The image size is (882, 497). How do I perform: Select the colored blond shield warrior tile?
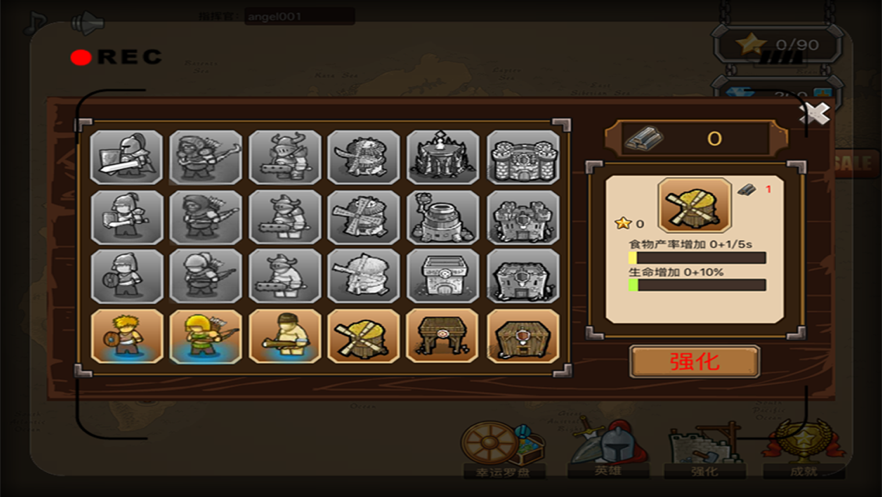pyautogui.click(x=127, y=336)
